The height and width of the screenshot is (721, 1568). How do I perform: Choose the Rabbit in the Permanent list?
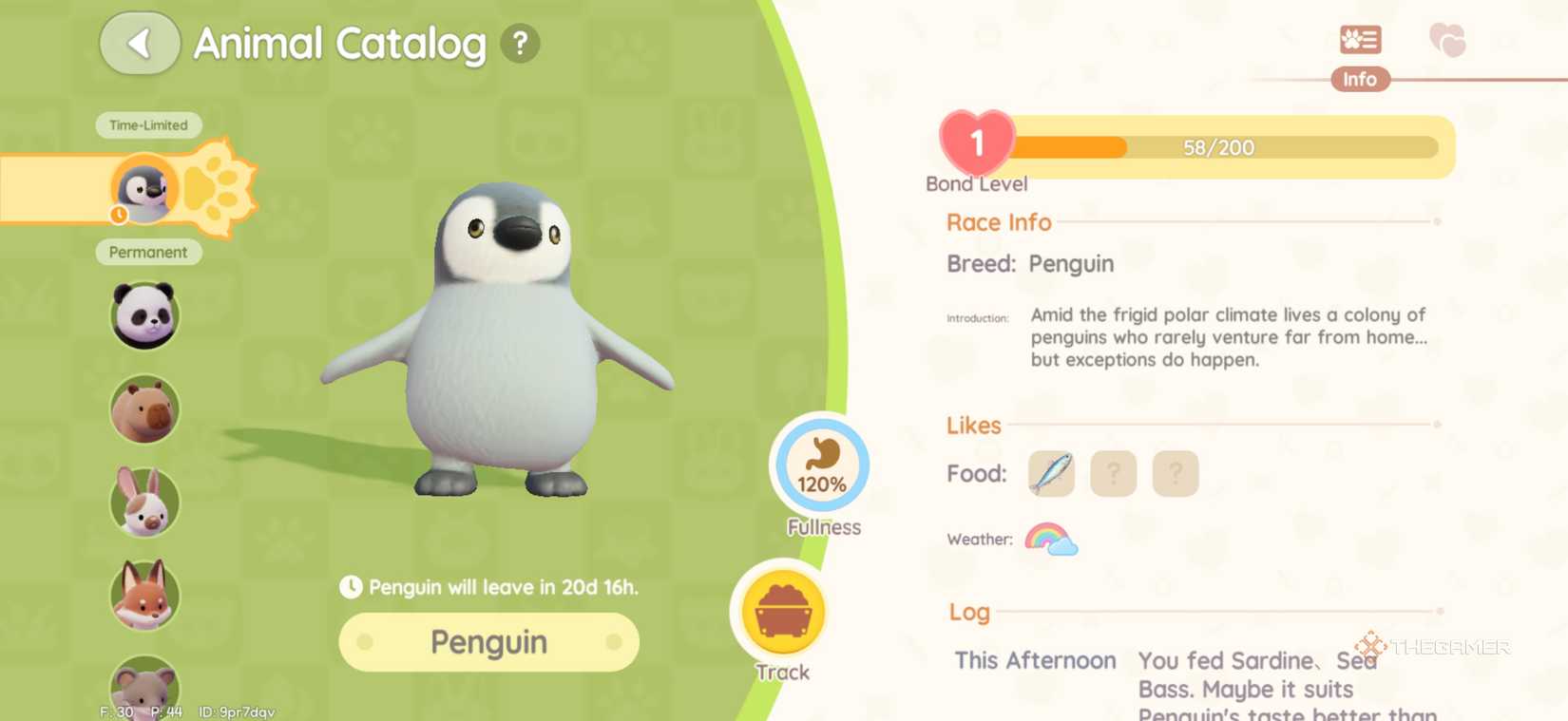click(144, 502)
